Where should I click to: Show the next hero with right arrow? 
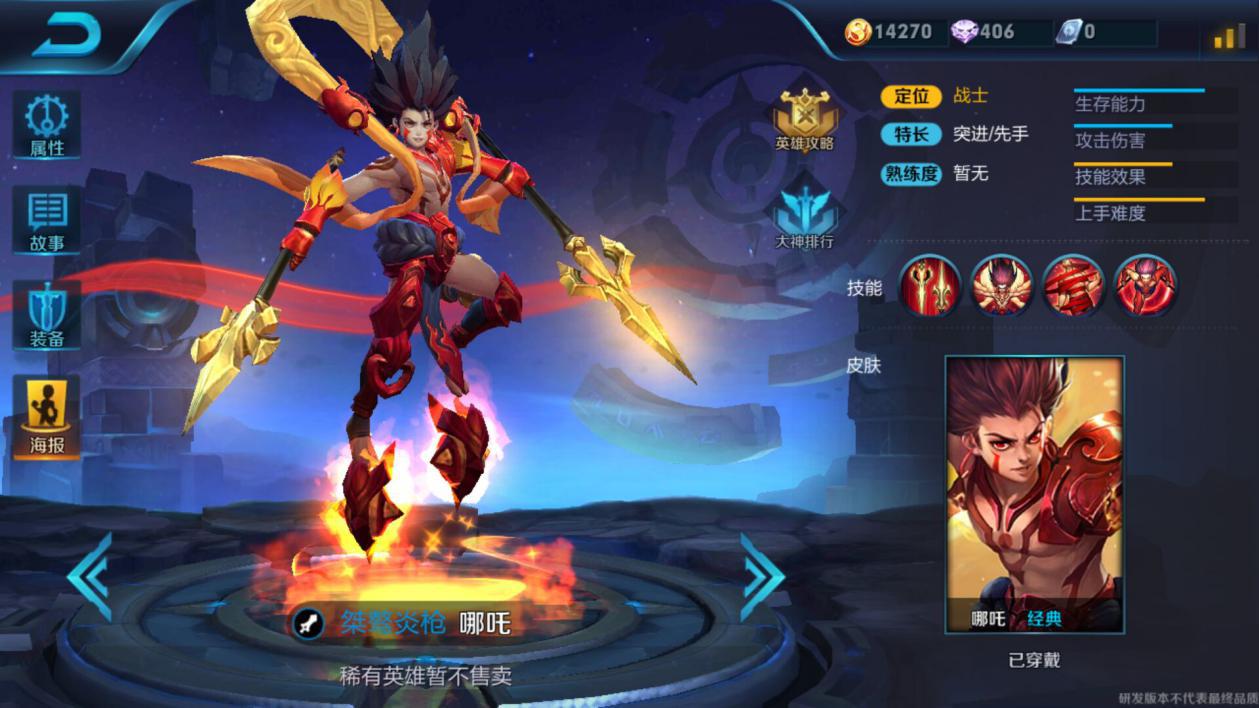pyautogui.click(x=763, y=576)
